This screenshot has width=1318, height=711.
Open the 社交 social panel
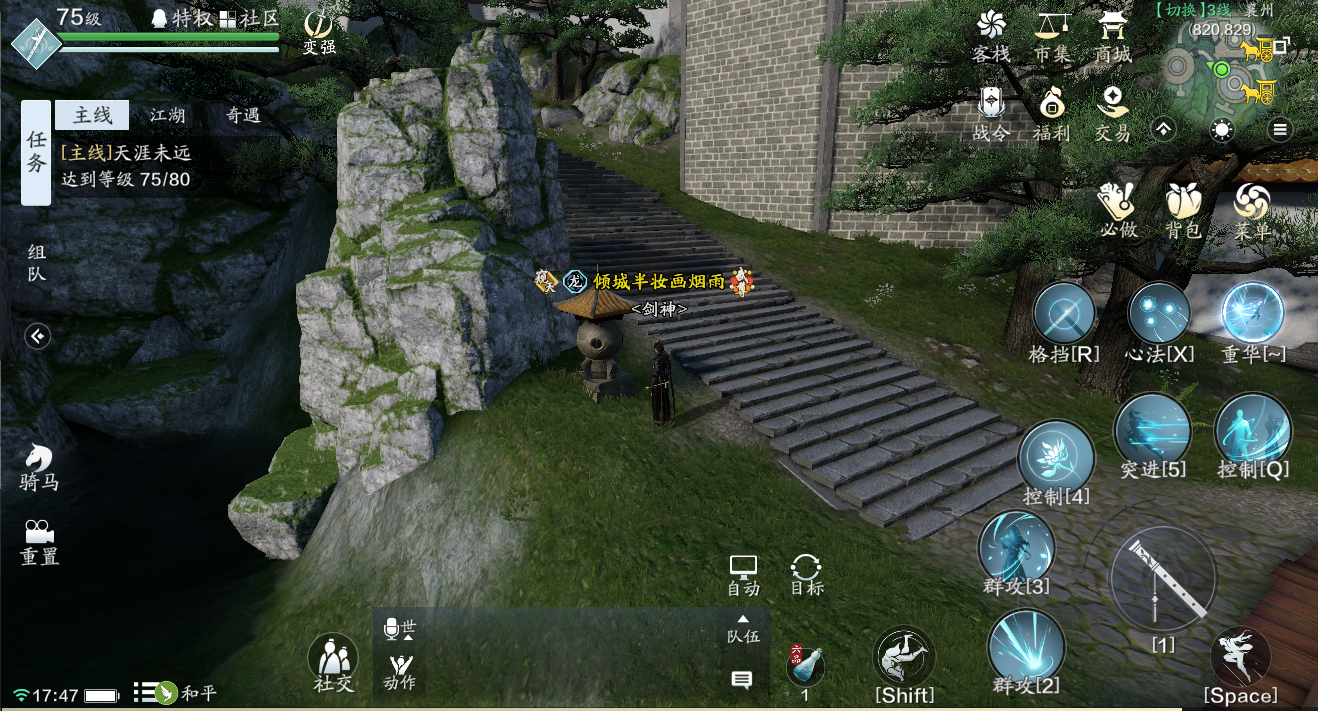click(333, 660)
